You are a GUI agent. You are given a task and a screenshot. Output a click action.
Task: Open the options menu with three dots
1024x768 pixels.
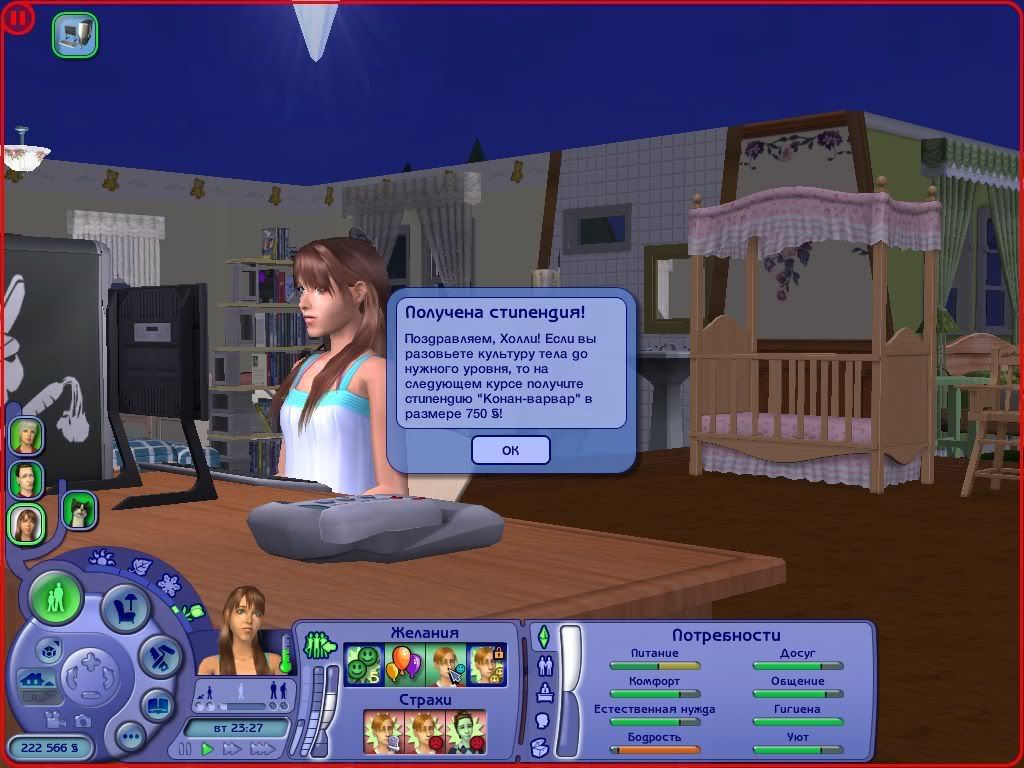(130, 738)
